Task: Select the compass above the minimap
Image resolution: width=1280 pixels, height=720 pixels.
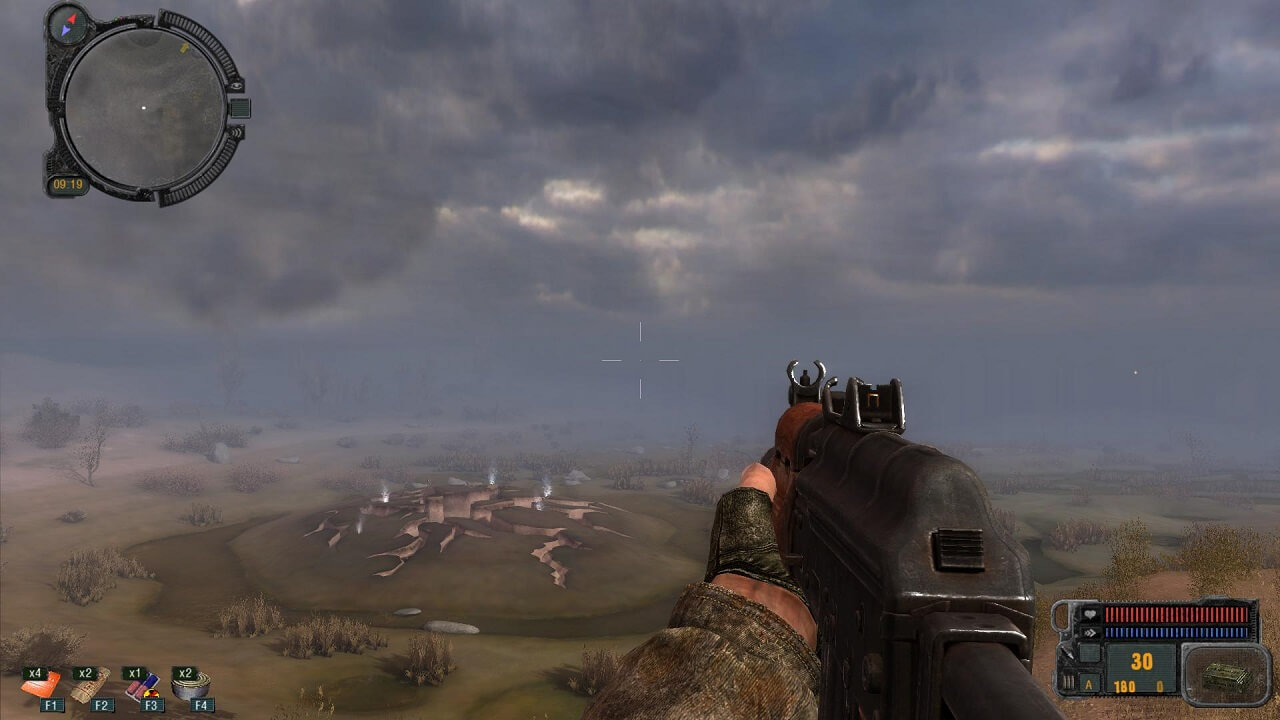Action: click(x=68, y=24)
